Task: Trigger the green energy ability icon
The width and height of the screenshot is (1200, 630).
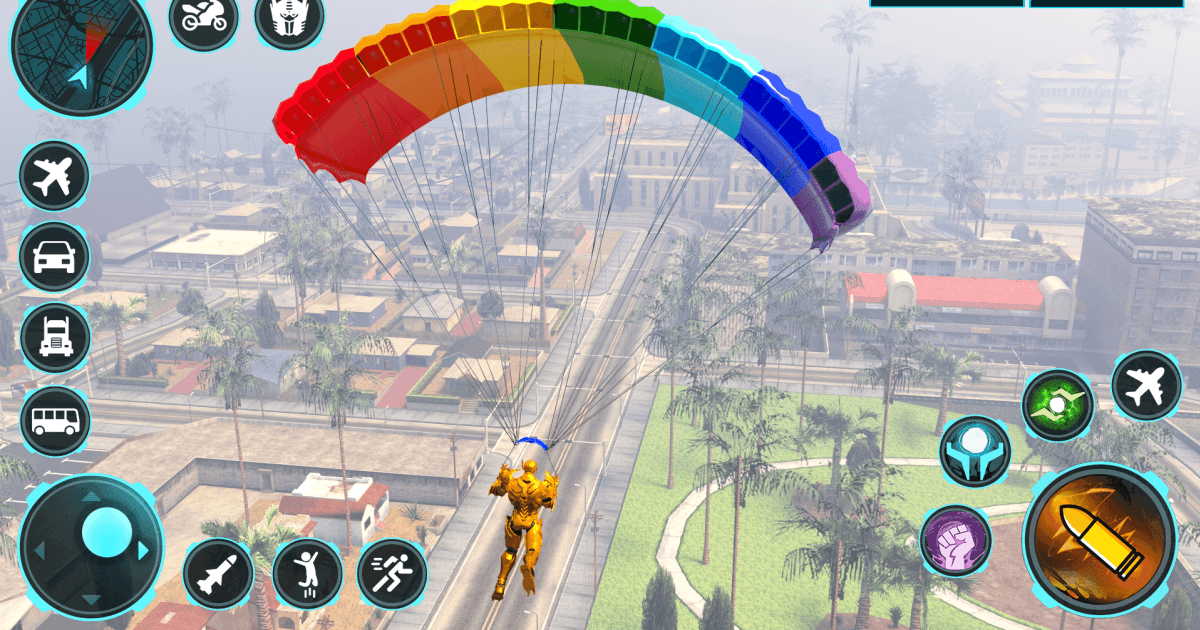Action: (1057, 405)
